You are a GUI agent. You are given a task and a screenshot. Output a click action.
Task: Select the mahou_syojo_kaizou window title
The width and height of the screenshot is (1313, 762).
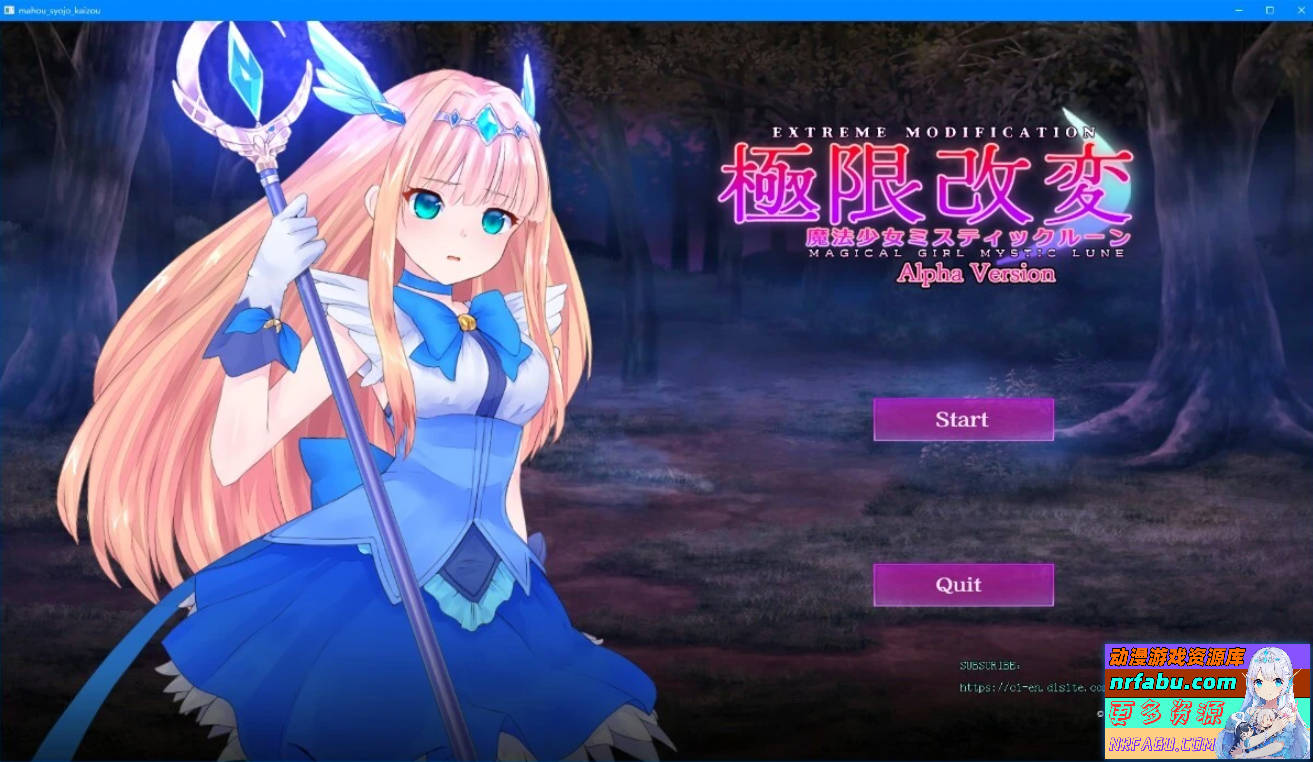pos(60,9)
